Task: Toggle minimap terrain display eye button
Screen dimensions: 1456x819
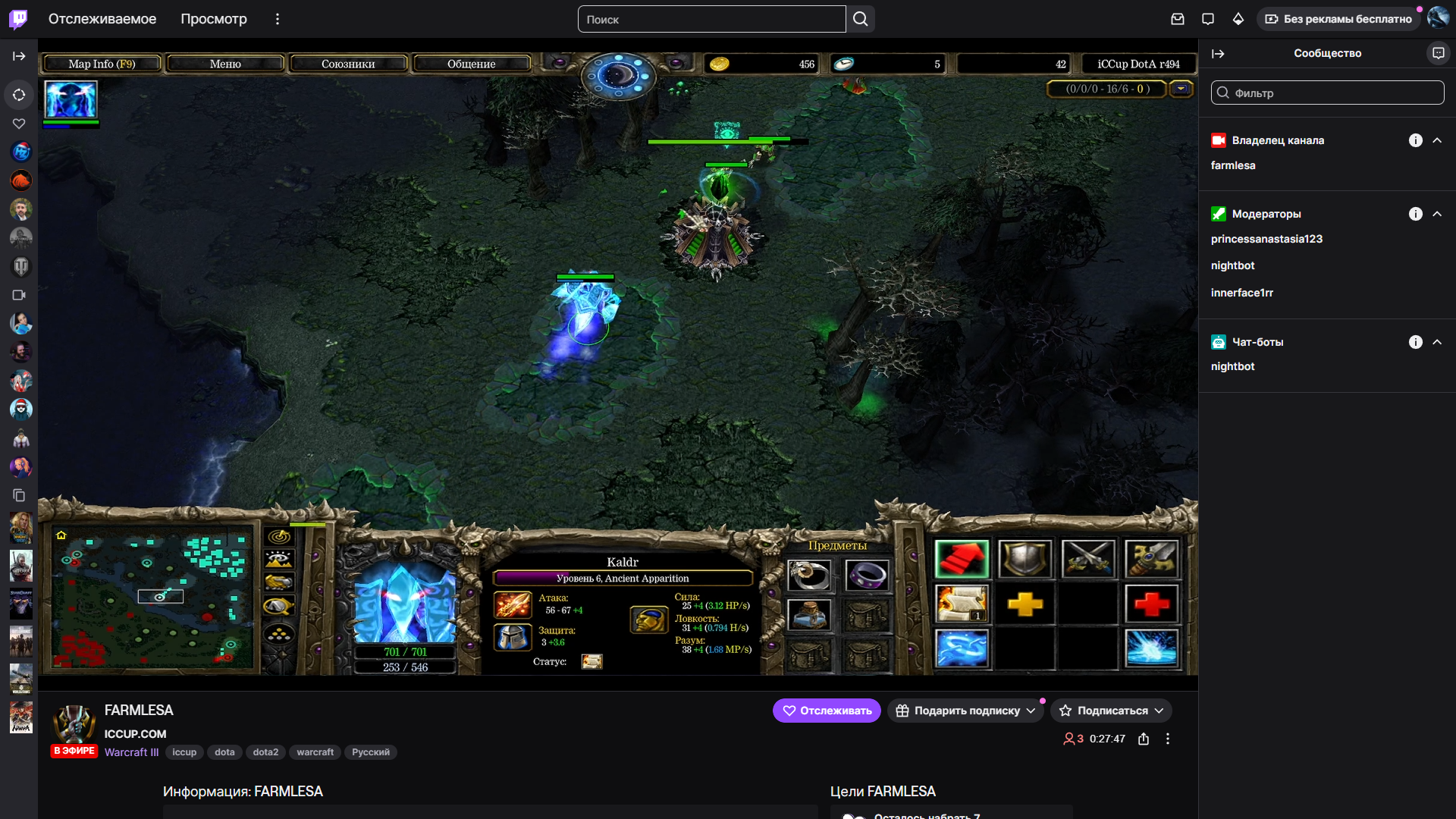Action: pos(279,560)
